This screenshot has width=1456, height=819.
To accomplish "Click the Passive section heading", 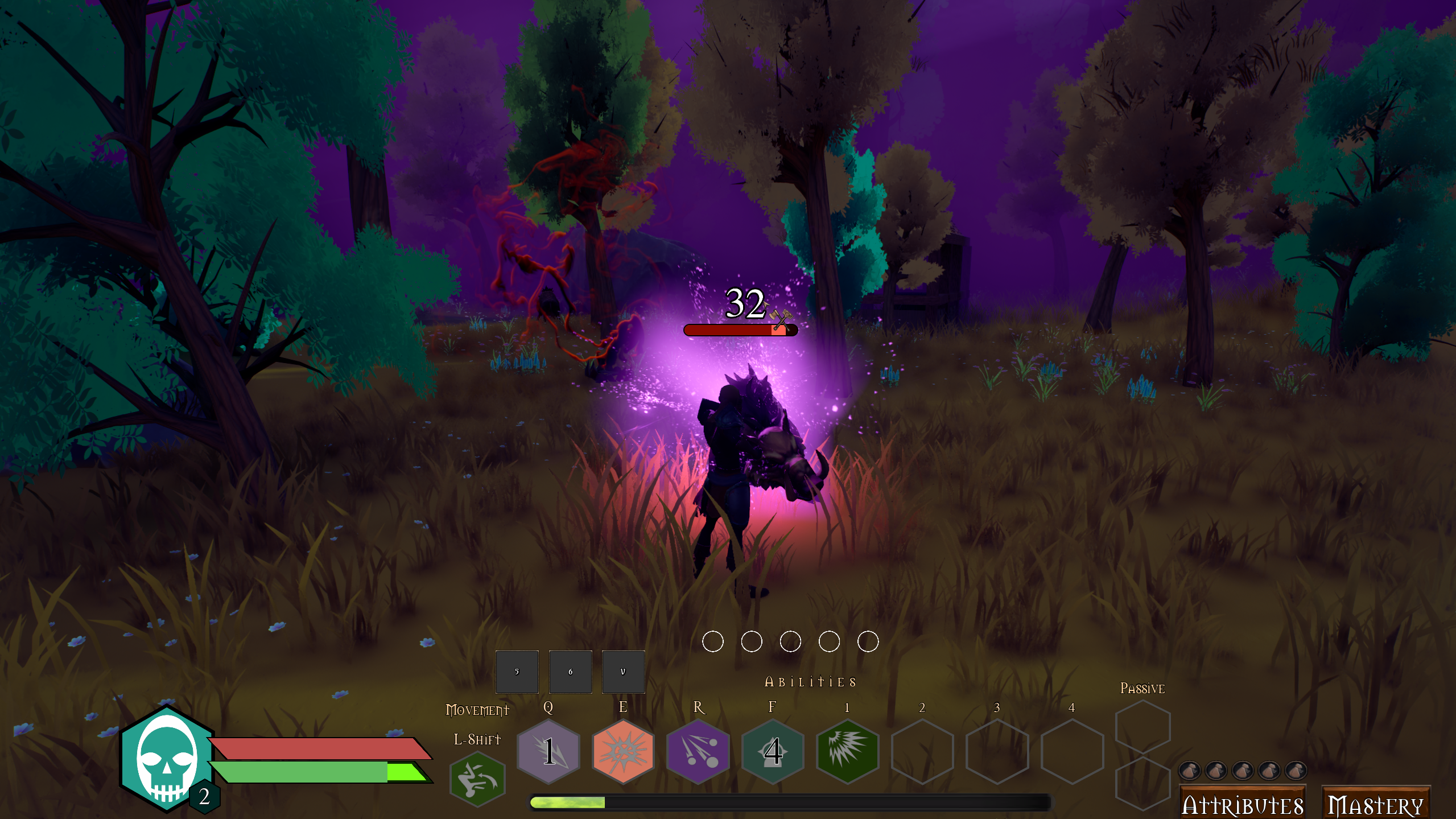I will tap(1143, 688).
